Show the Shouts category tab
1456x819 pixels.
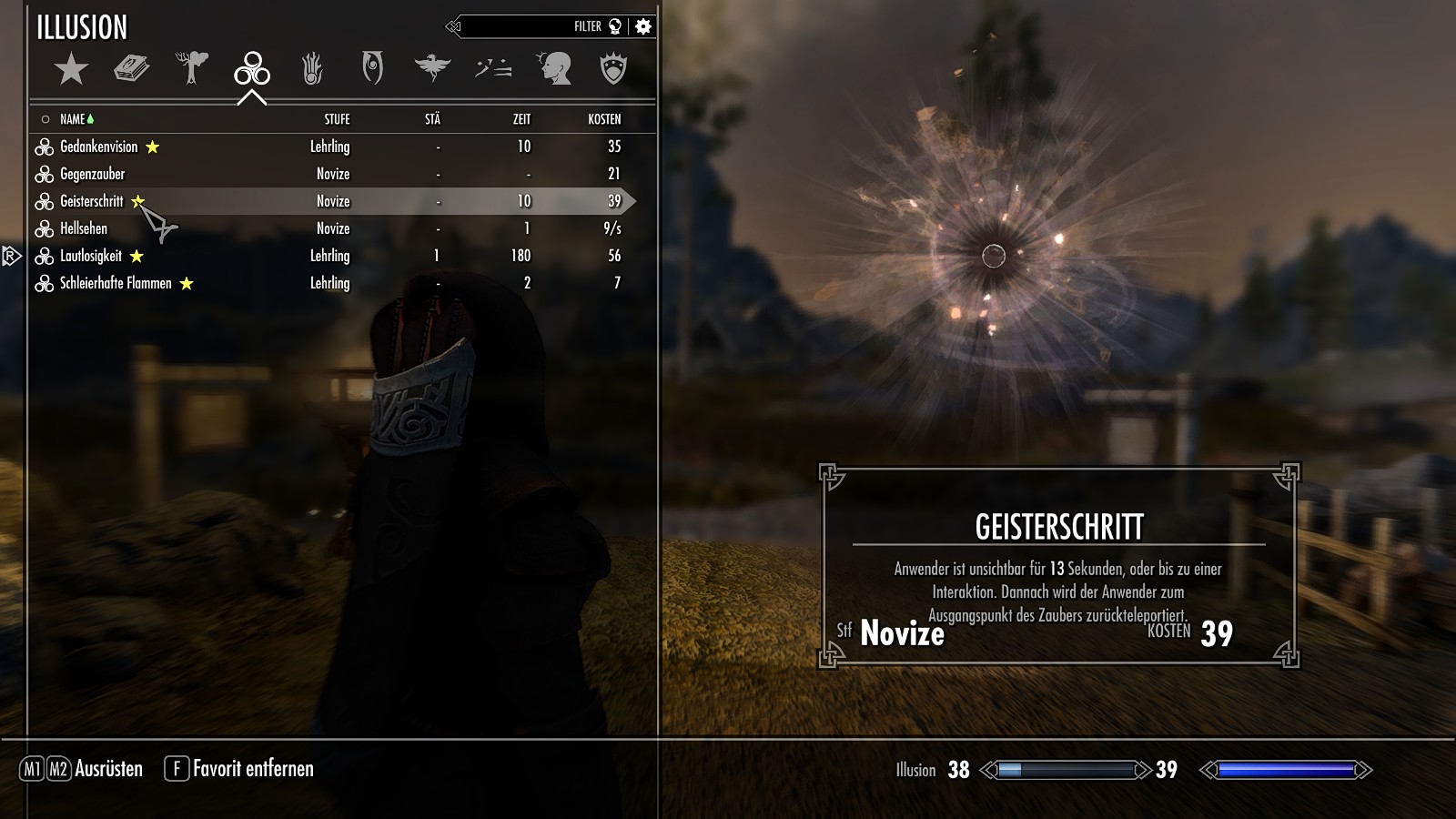pyautogui.click(x=493, y=68)
